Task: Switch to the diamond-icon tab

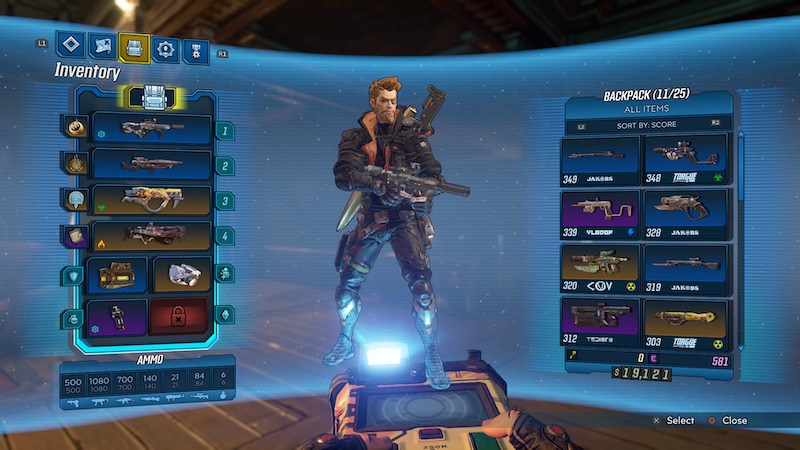Action: click(69, 45)
